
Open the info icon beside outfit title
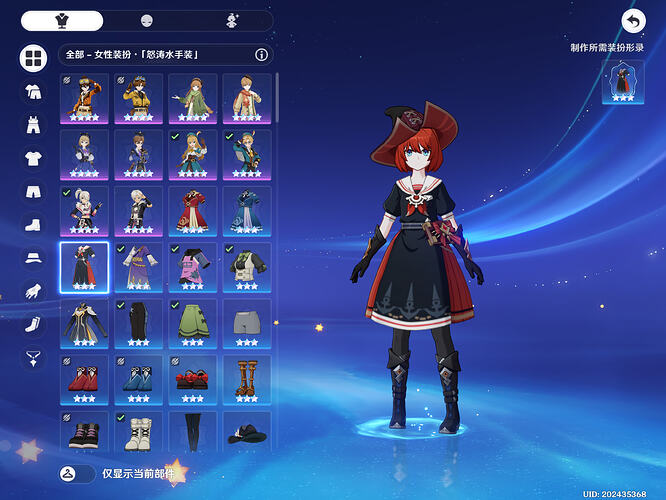[x=261, y=55]
